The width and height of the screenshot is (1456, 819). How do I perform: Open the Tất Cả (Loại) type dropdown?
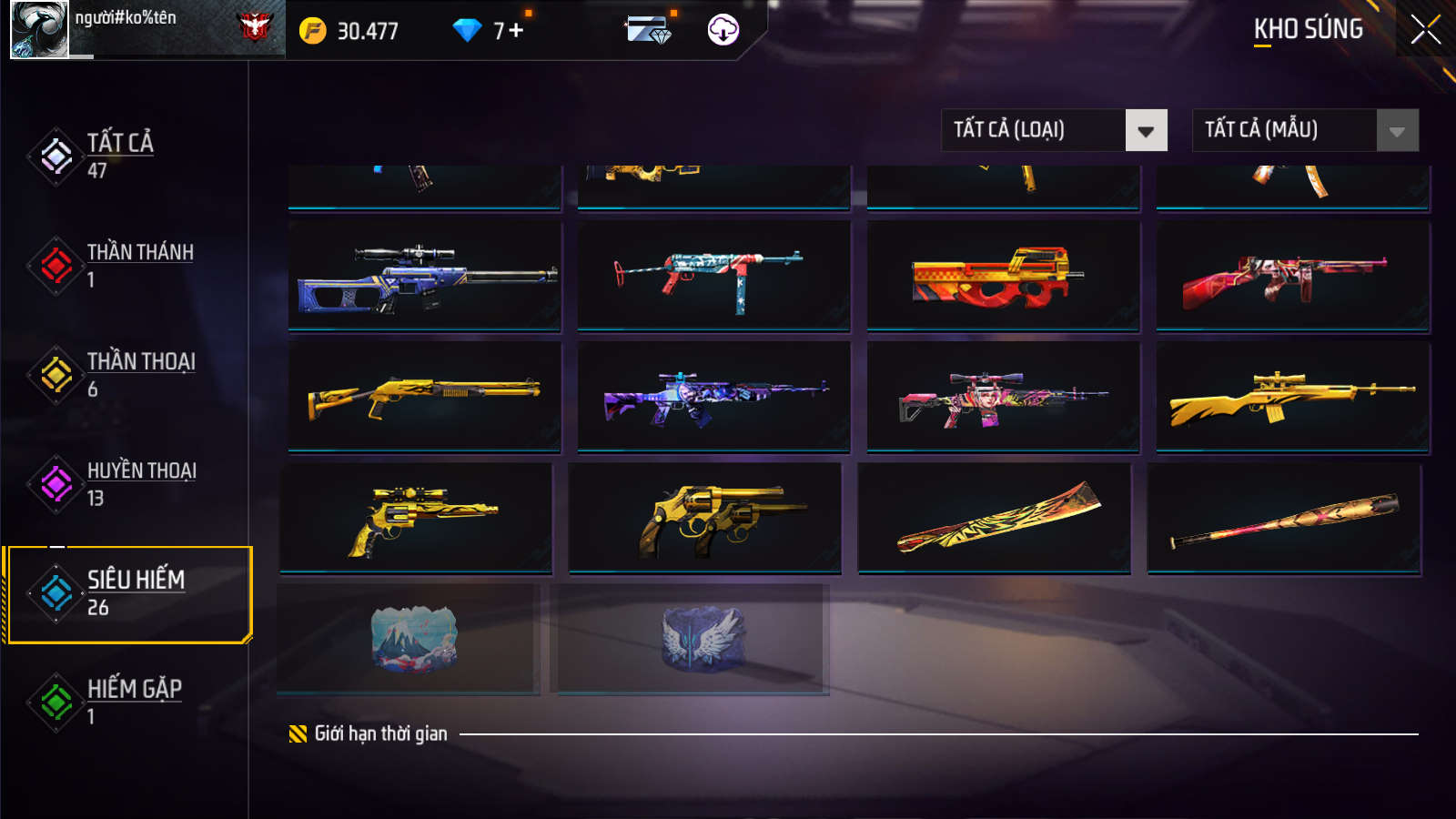click(x=1054, y=130)
